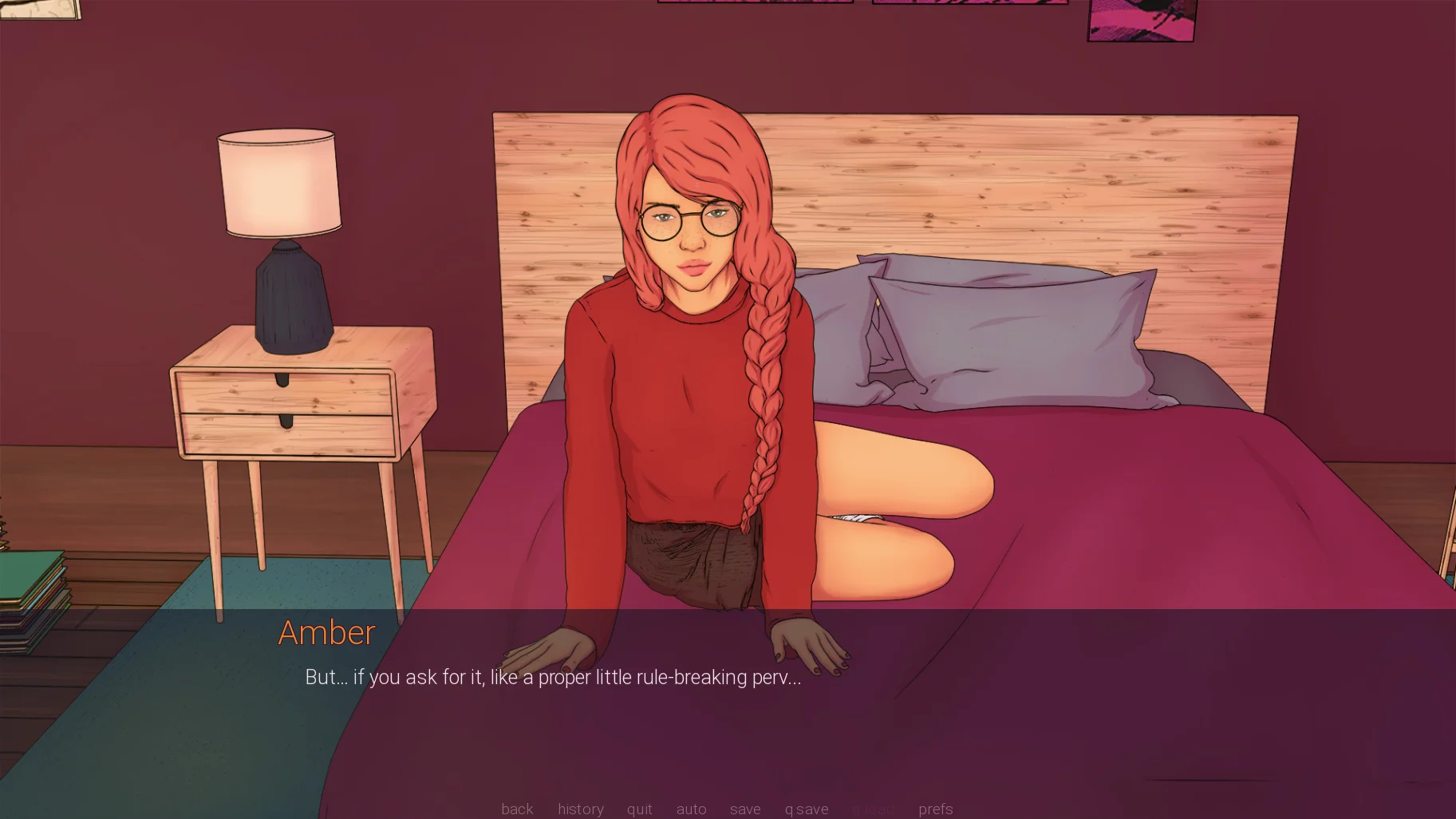The width and height of the screenshot is (1456, 819).
Task: Quick save with the q.save button
Action: click(x=806, y=809)
